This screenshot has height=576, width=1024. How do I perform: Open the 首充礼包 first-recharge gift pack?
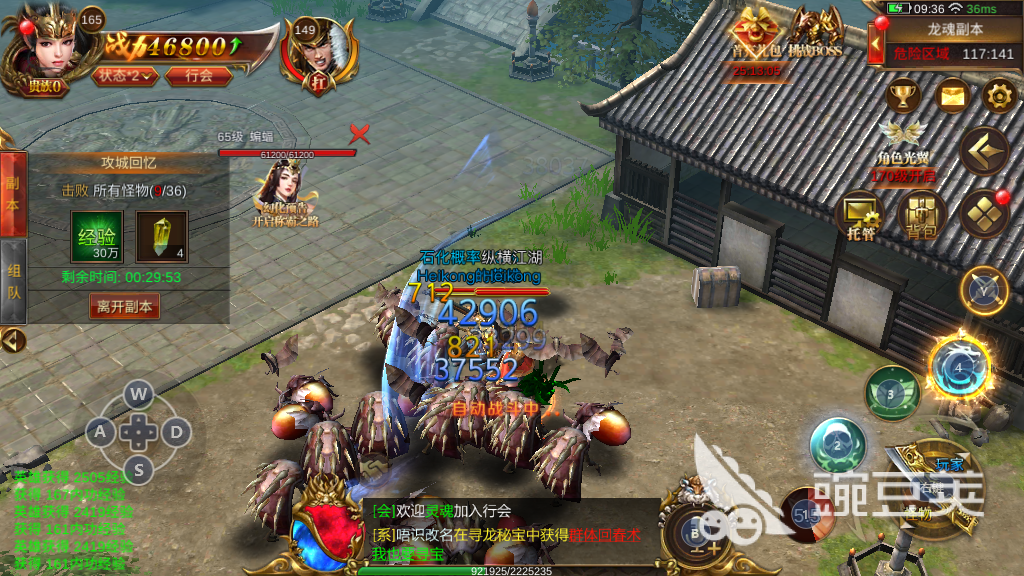point(758,37)
